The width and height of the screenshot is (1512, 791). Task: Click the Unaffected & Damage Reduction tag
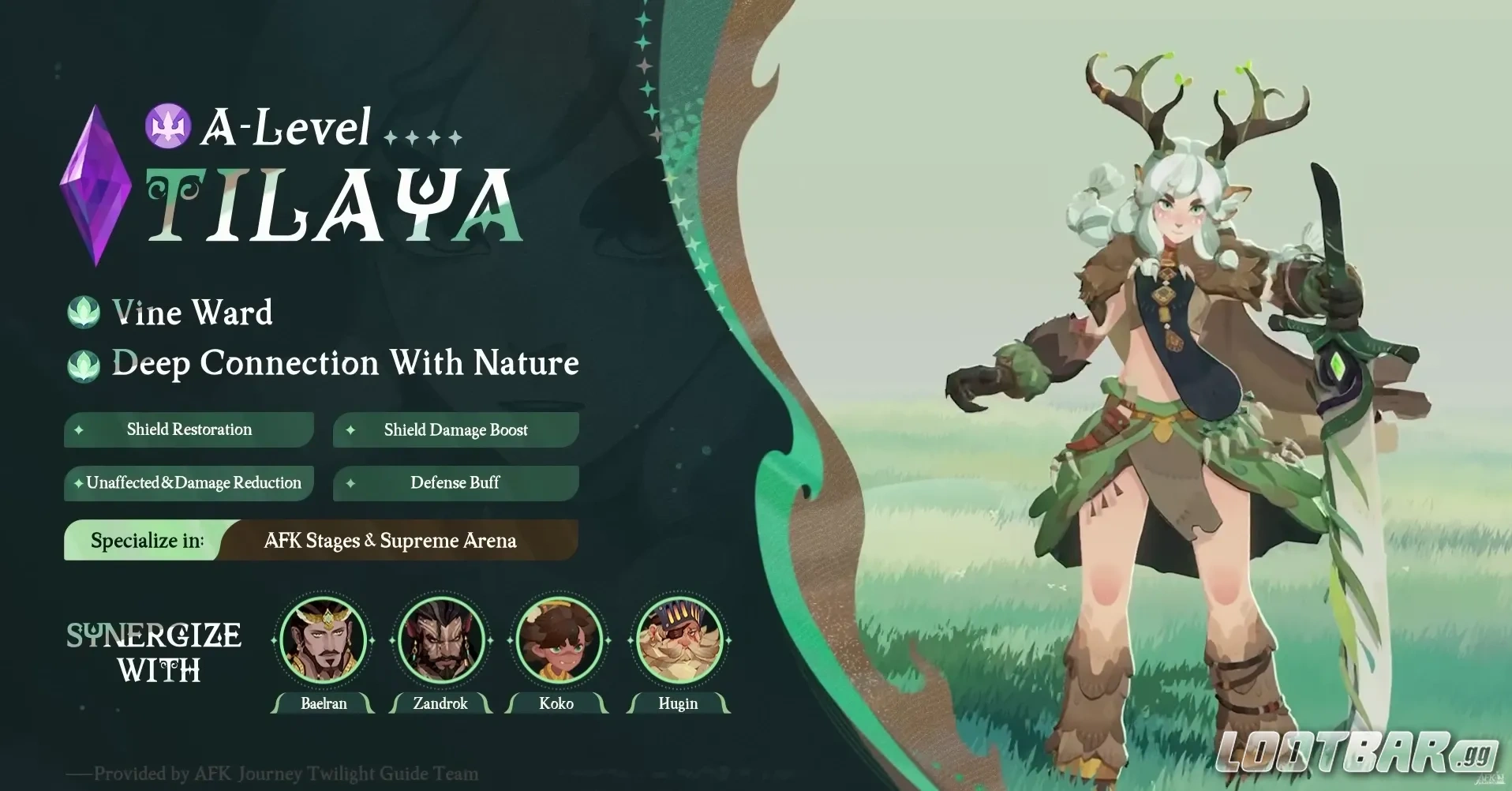(189, 483)
